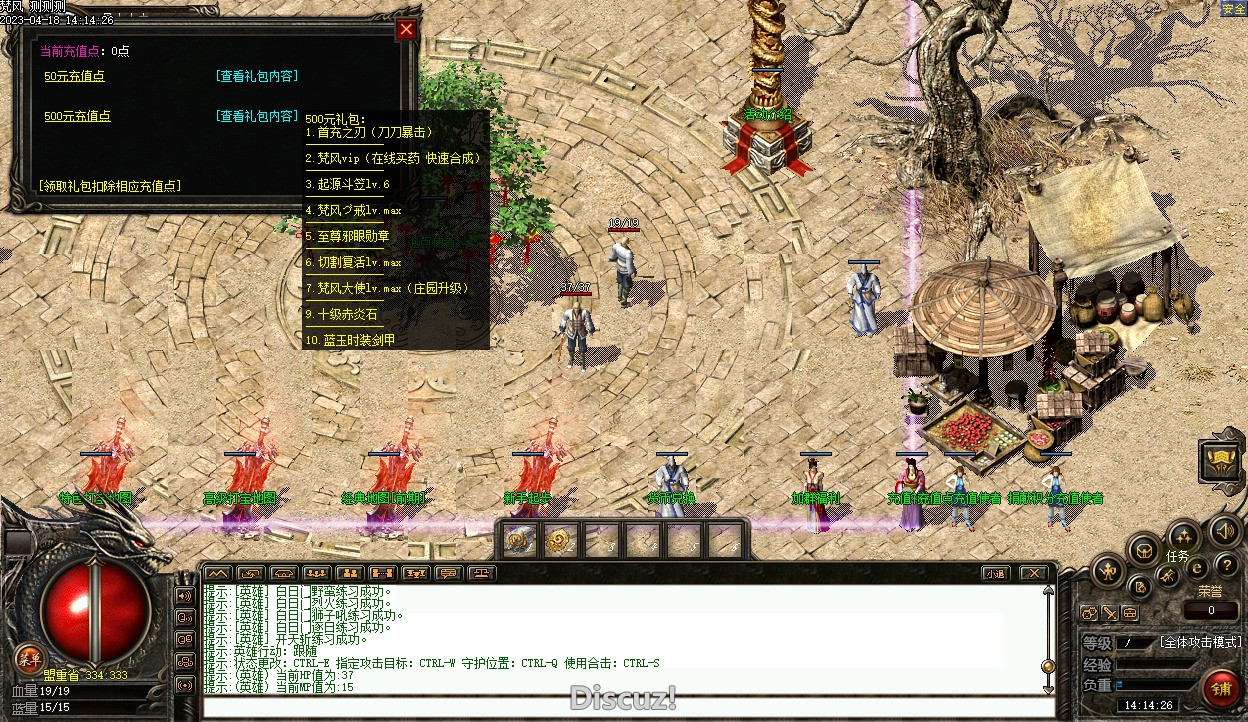Select the 500元充值点 link

click(x=77, y=116)
